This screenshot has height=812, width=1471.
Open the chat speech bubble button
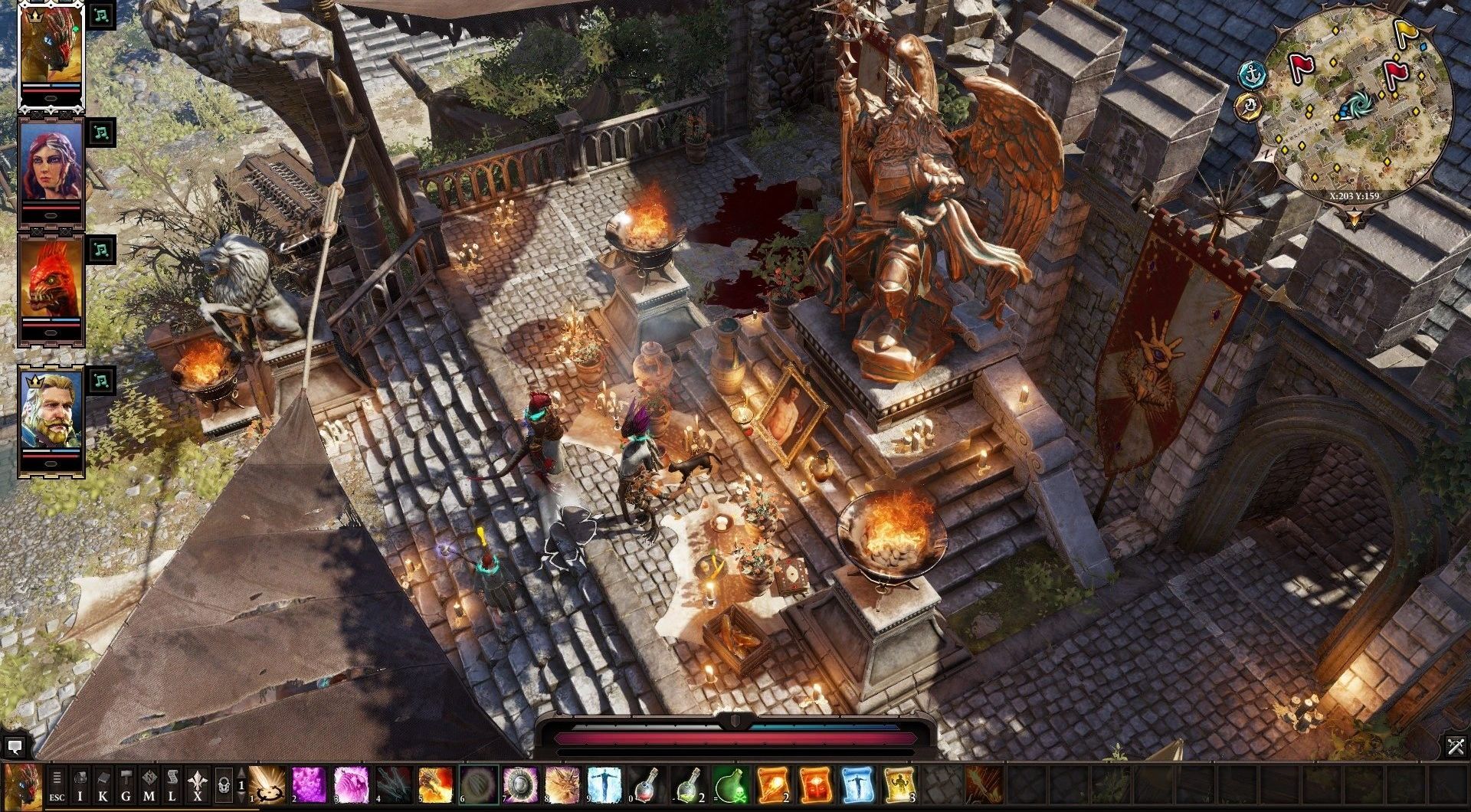pyautogui.click(x=15, y=745)
